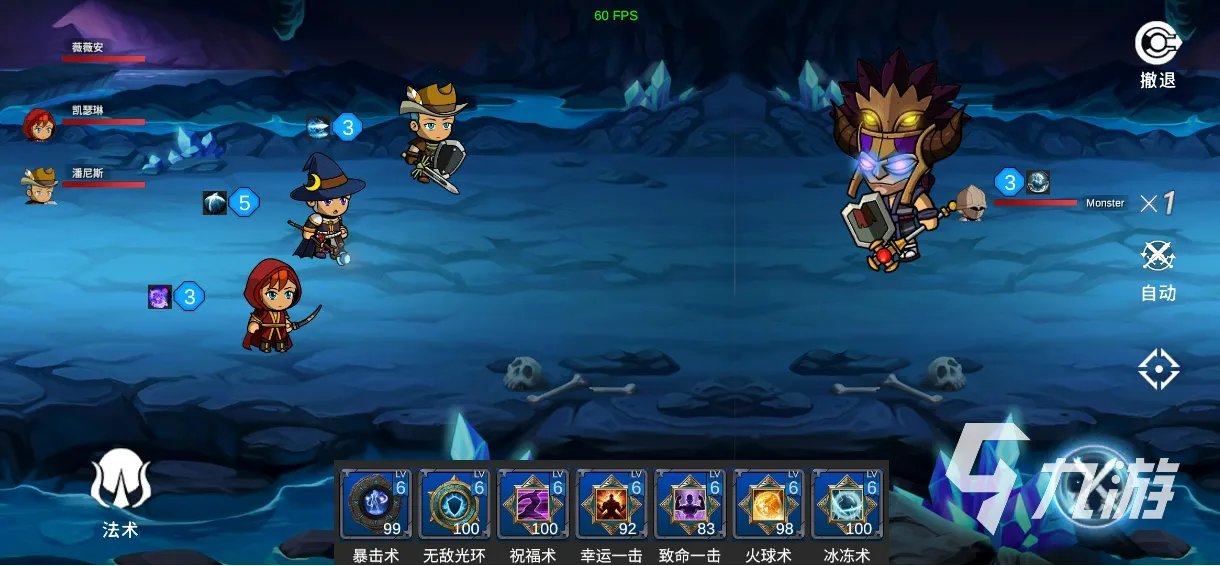Trigger the 幸运一击 spell
The height and width of the screenshot is (566, 1220).
(x=611, y=503)
